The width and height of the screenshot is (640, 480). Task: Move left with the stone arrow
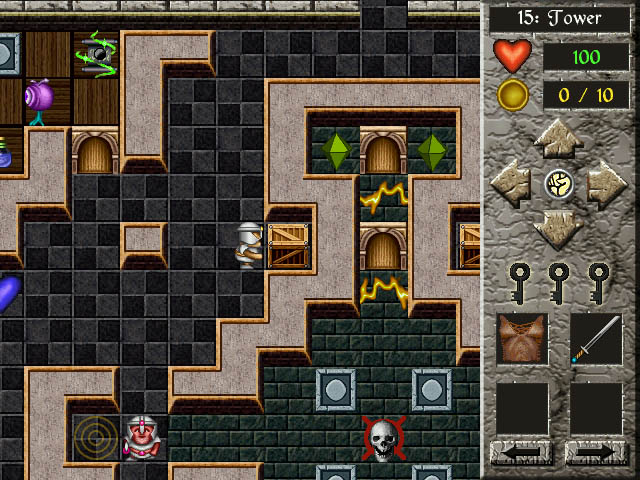(510, 184)
